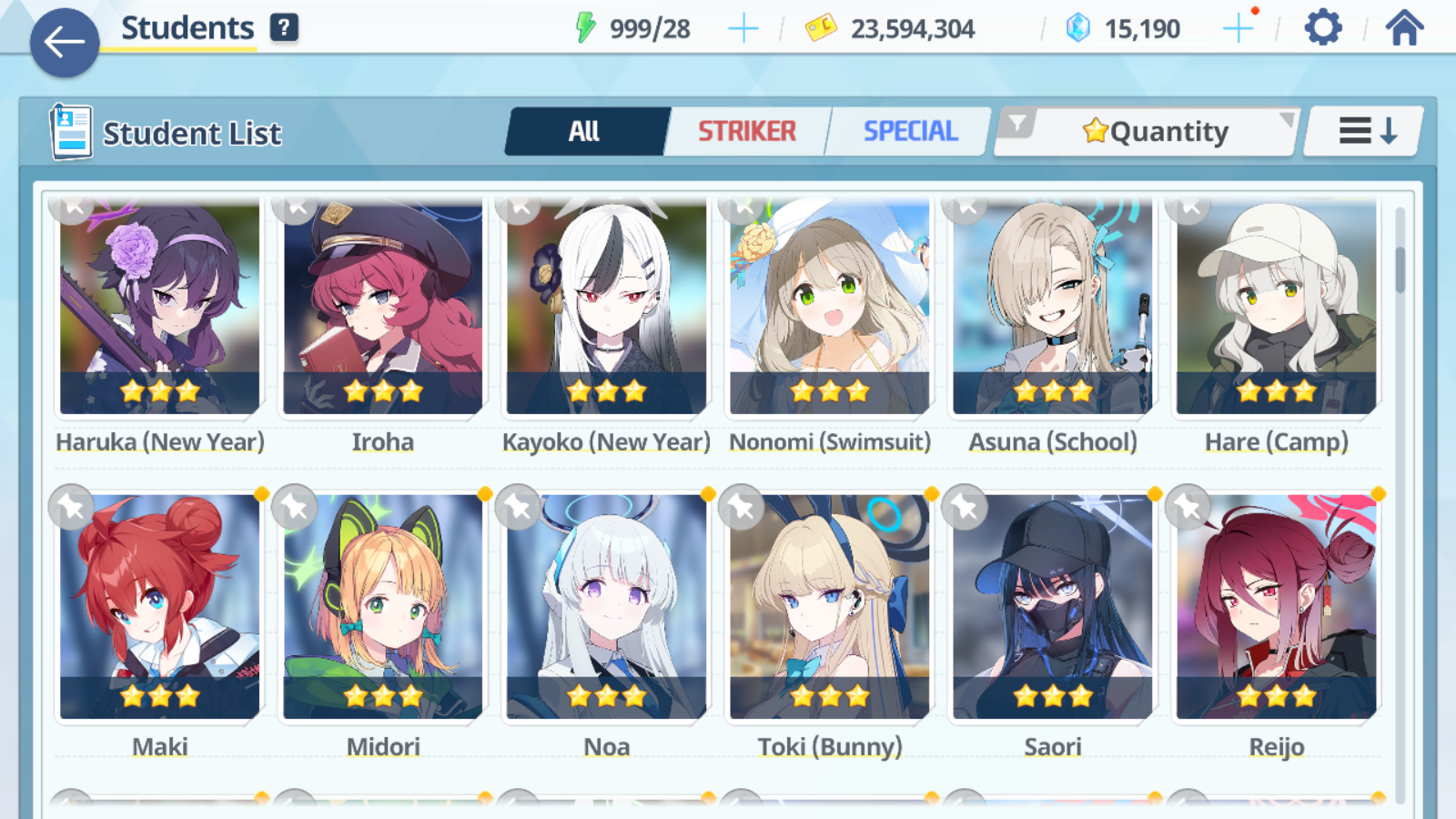Select the SPECIAL tab
Image resolution: width=1456 pixels, height=819 pixels.
[909, 130]
